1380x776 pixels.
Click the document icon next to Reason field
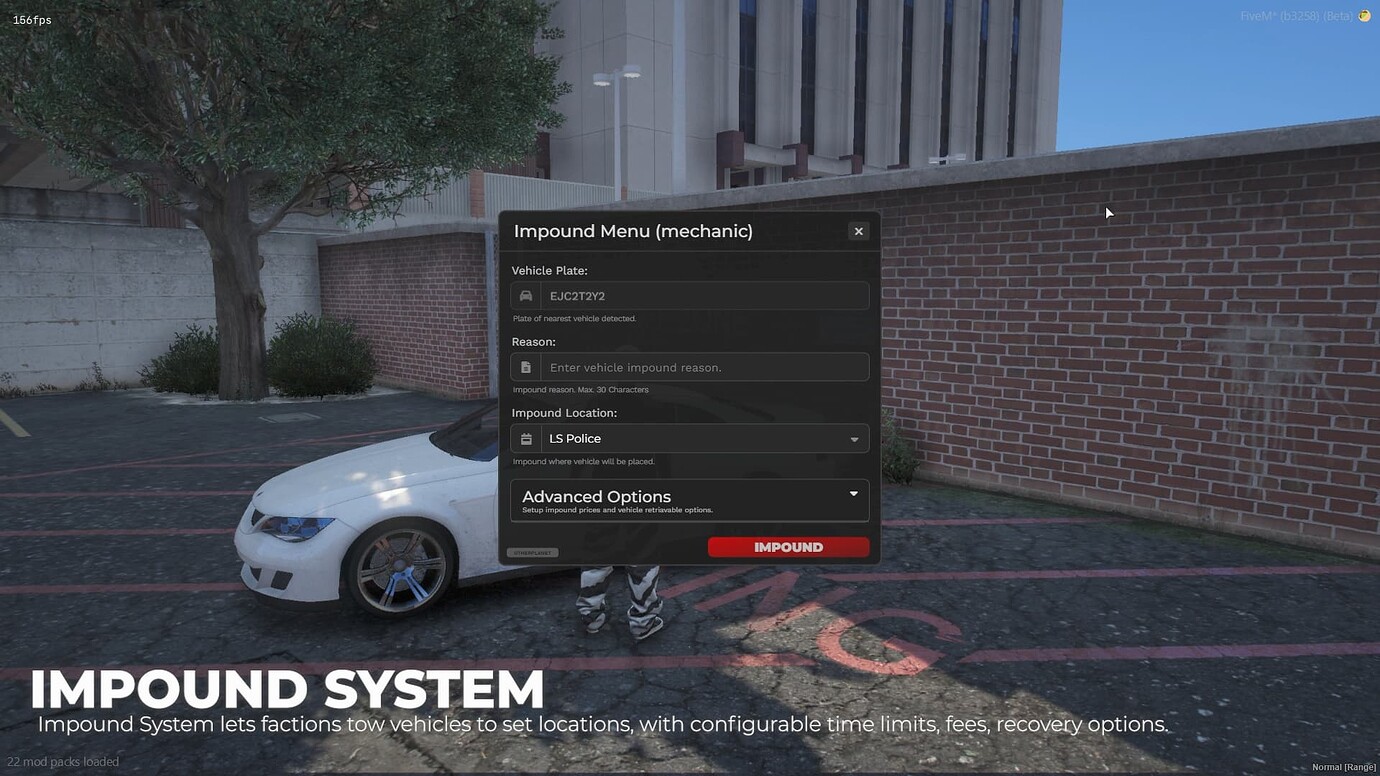pyautogui.click(x=525, y=366)
